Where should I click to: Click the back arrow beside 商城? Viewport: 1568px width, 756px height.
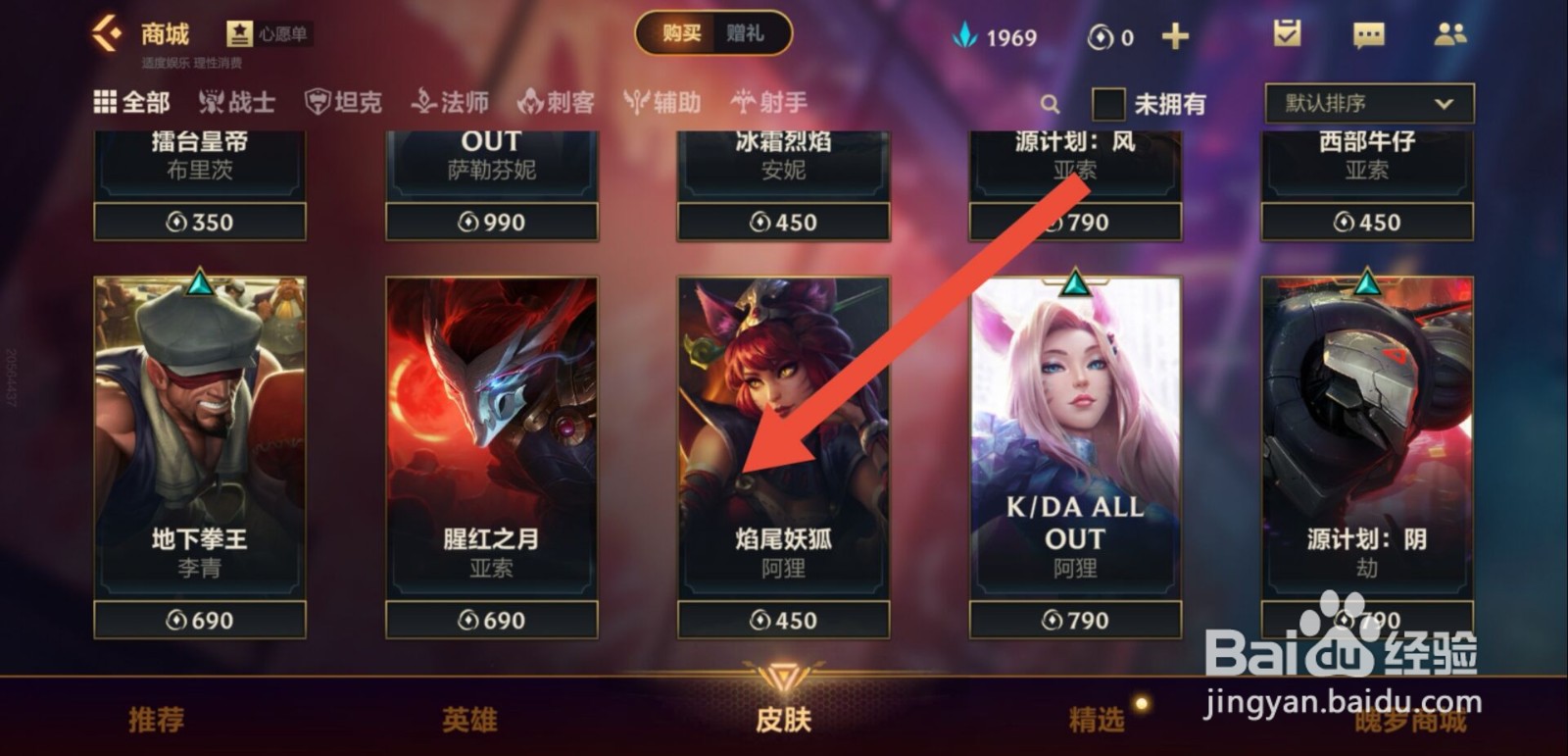click(x=108, y=32)
